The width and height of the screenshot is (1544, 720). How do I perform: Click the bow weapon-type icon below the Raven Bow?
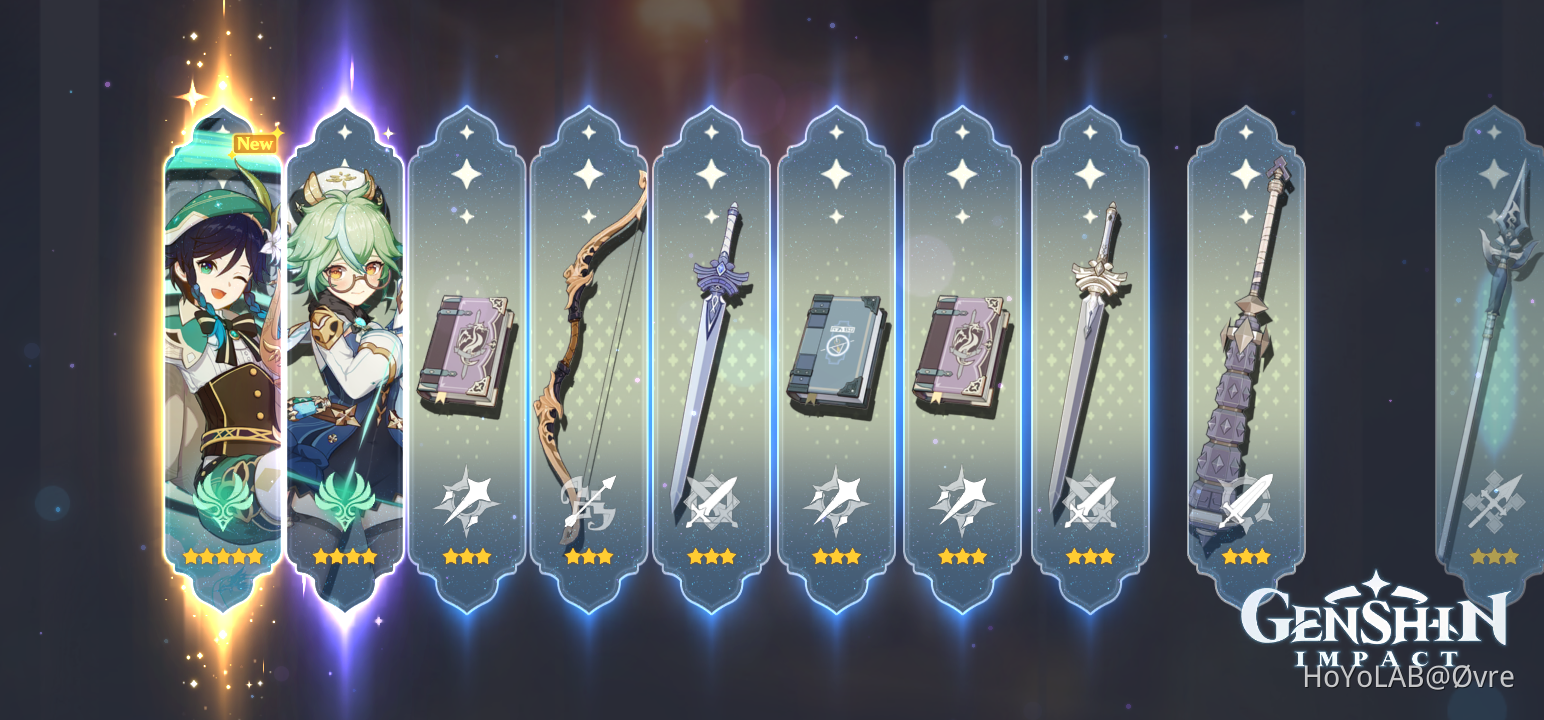click(x=590, y=500)
